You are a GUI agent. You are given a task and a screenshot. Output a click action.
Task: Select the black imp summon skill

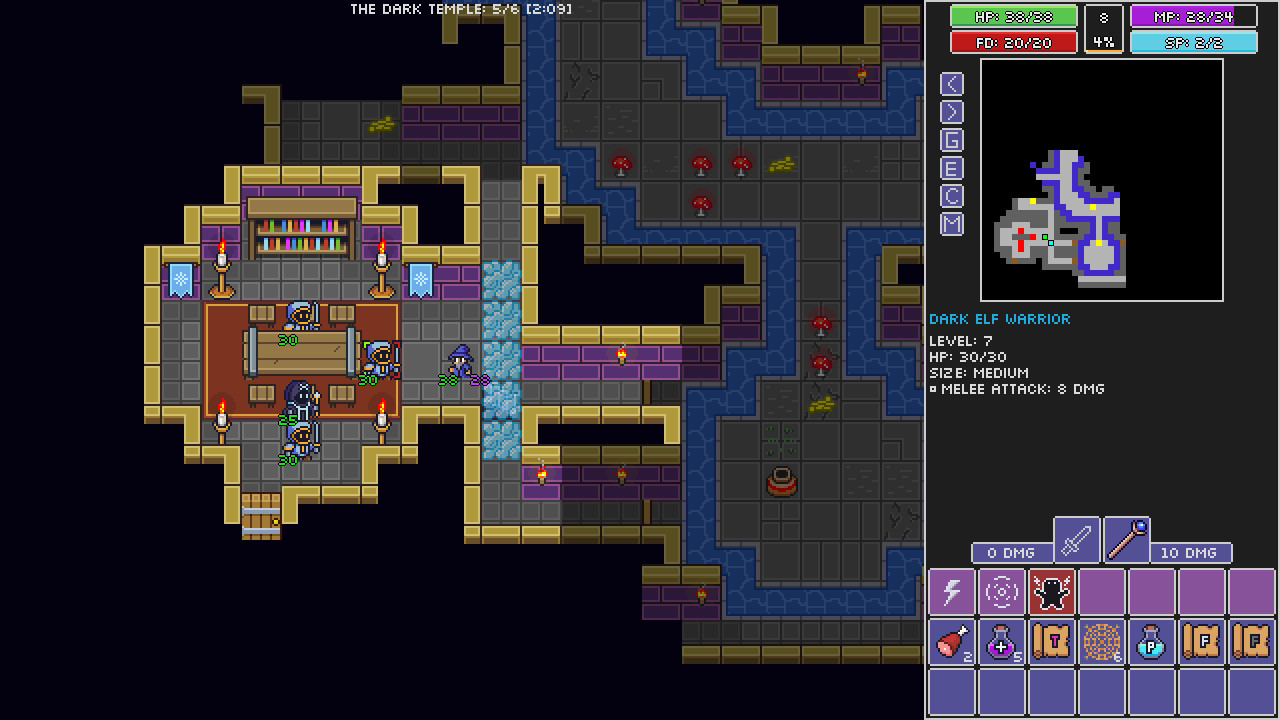click(x=1050, y=592)
